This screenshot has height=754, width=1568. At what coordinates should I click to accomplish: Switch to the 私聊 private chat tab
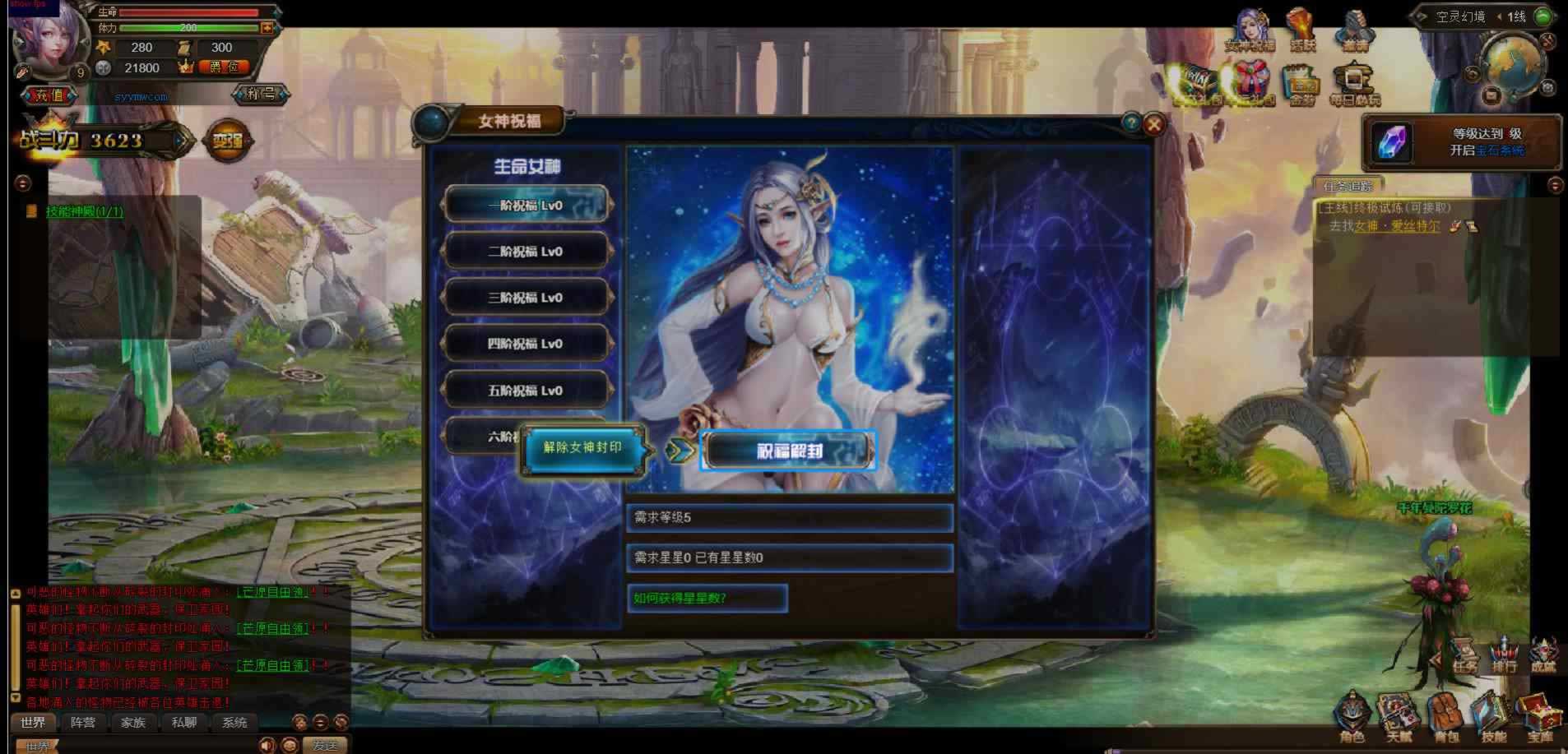pos(183,722)
